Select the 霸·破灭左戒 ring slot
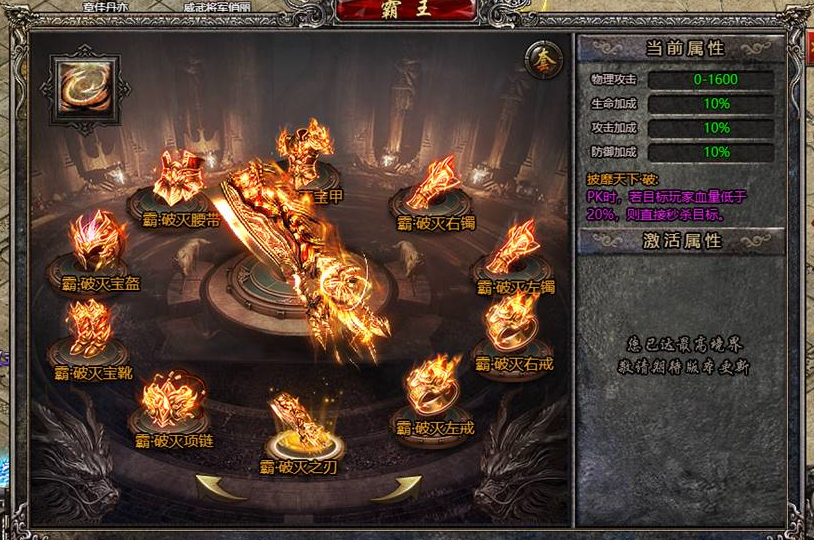 click(433, 387)
